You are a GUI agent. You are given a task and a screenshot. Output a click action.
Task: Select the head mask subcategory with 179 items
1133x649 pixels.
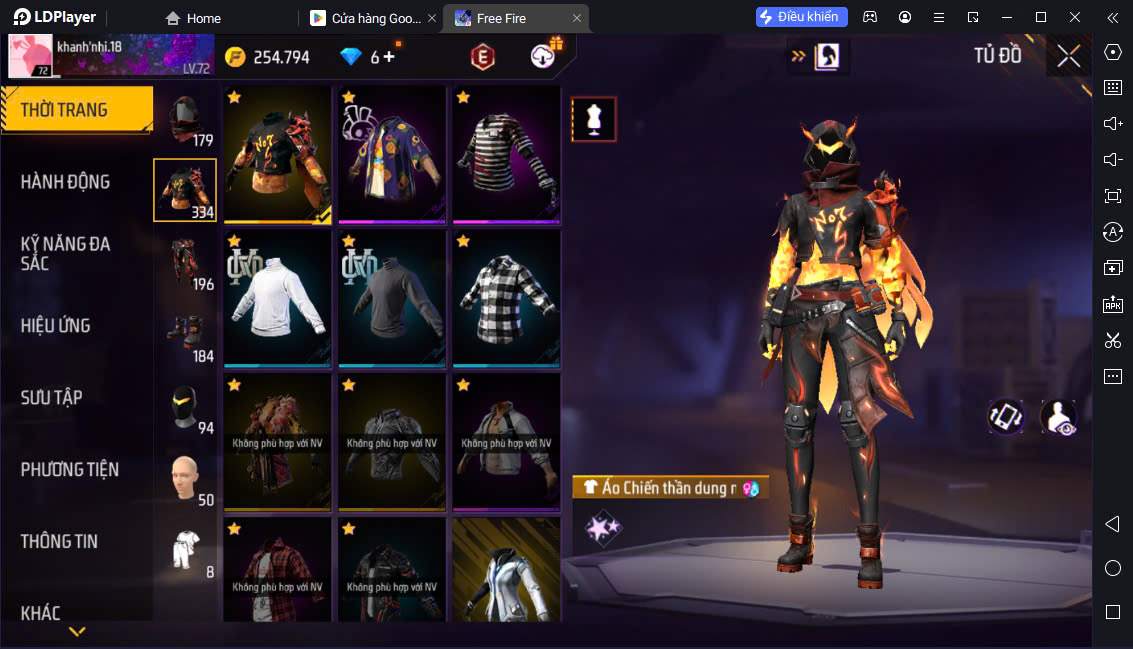(185, 122)
